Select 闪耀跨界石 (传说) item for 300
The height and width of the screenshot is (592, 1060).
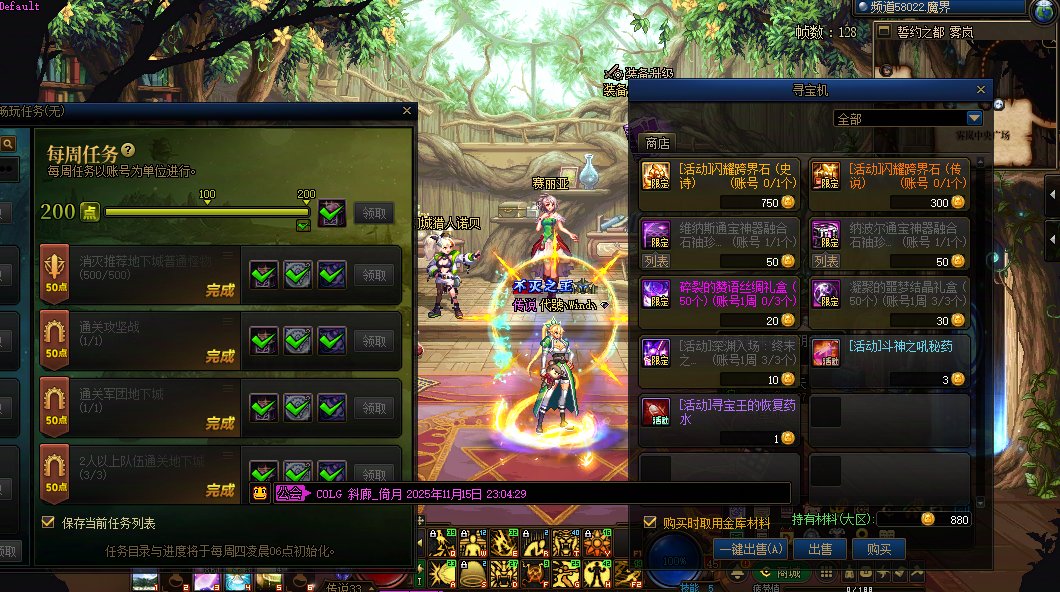click(889, 185)
